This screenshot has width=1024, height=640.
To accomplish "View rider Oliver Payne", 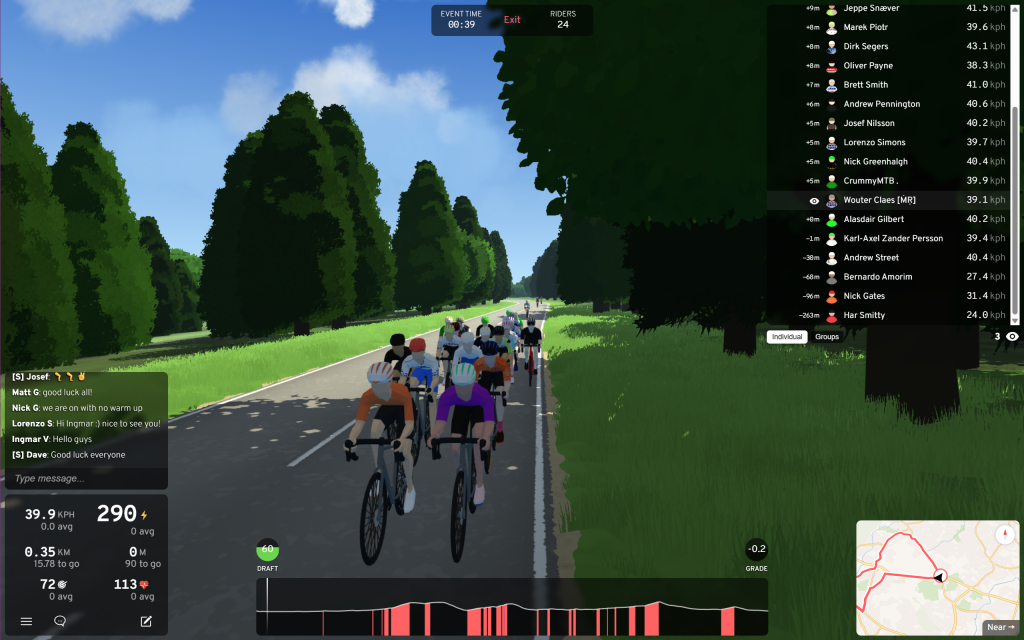I will tap(868, 66).
